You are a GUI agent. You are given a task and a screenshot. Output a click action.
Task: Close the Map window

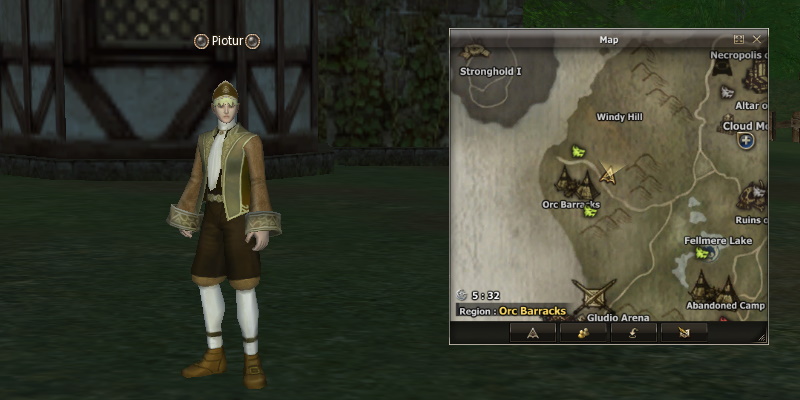click(x=757, y=39)
